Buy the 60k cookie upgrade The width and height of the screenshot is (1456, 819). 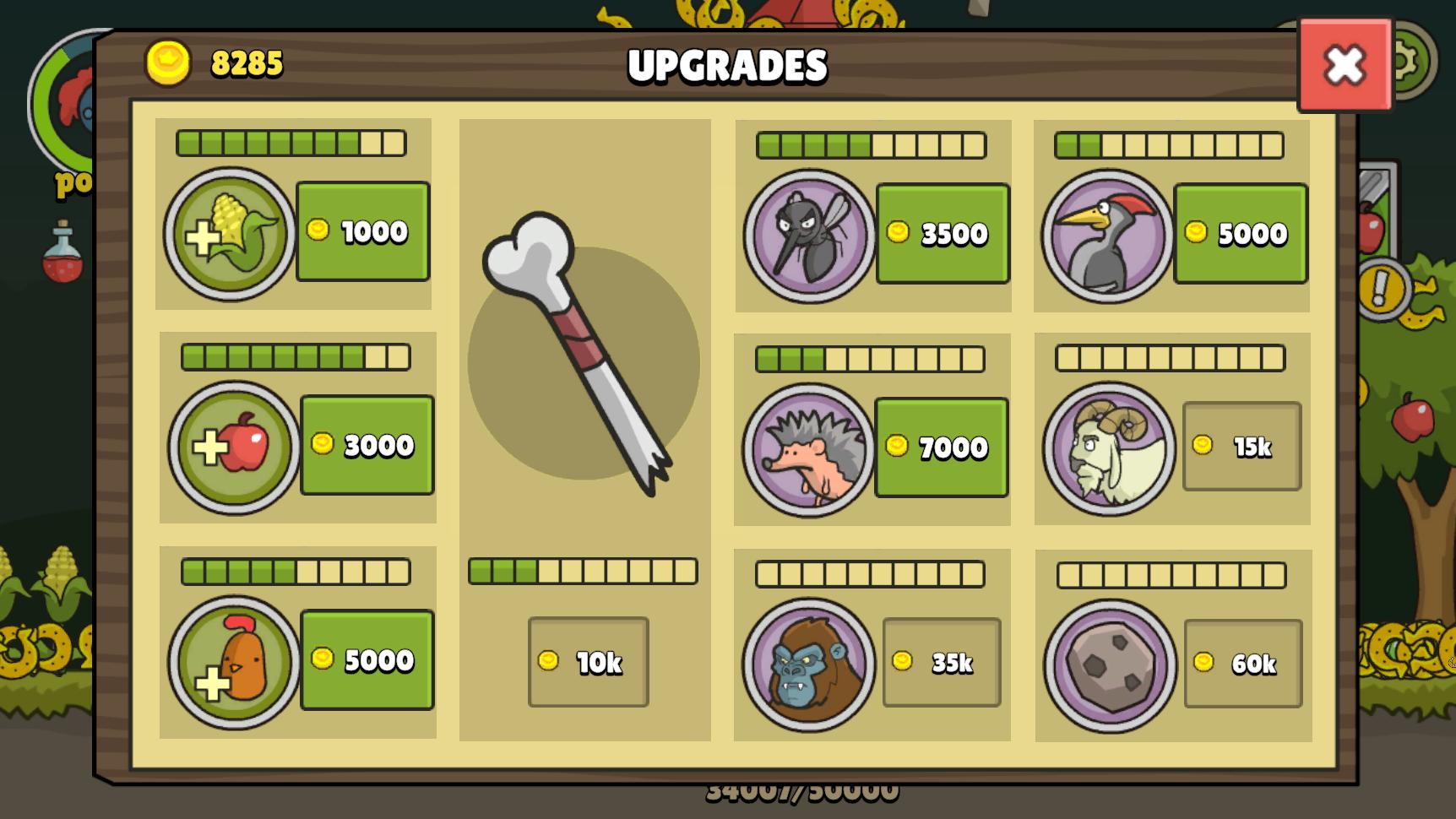[1241, 664]
